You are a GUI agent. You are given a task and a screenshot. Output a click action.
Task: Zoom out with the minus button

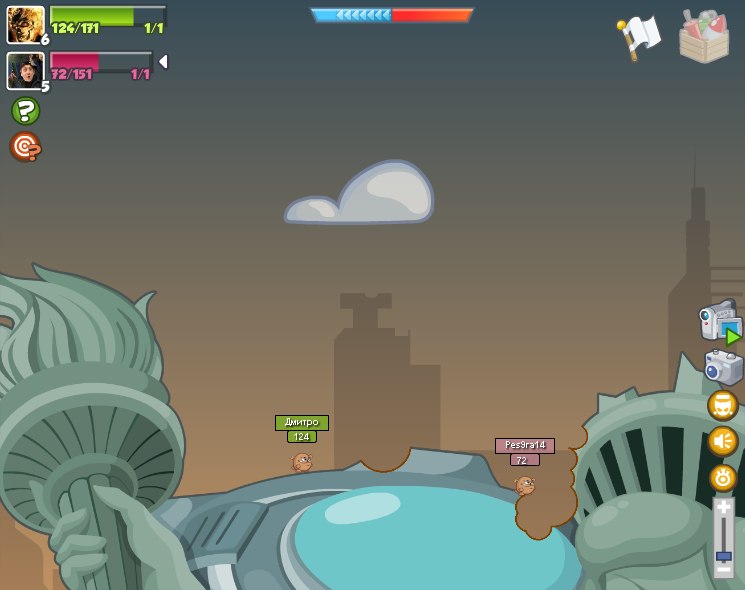click(x=723, y=570)
